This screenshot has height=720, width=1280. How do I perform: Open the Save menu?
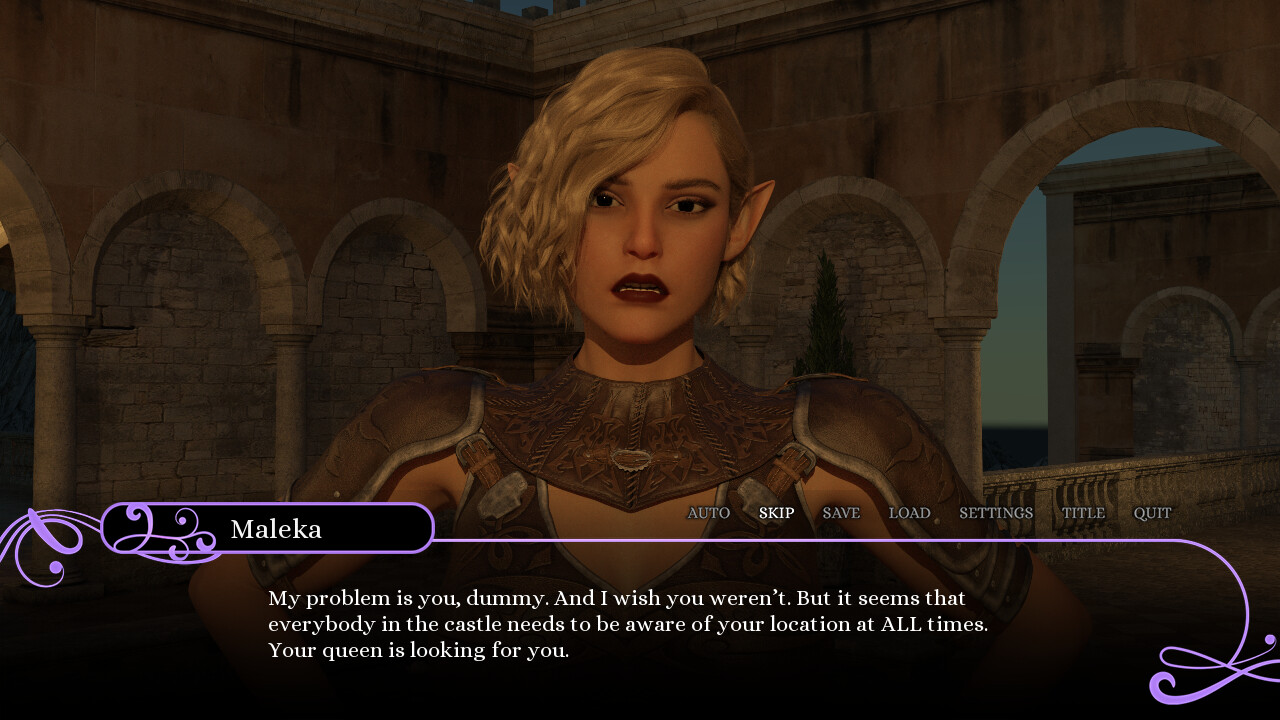[x=841, y=513]
